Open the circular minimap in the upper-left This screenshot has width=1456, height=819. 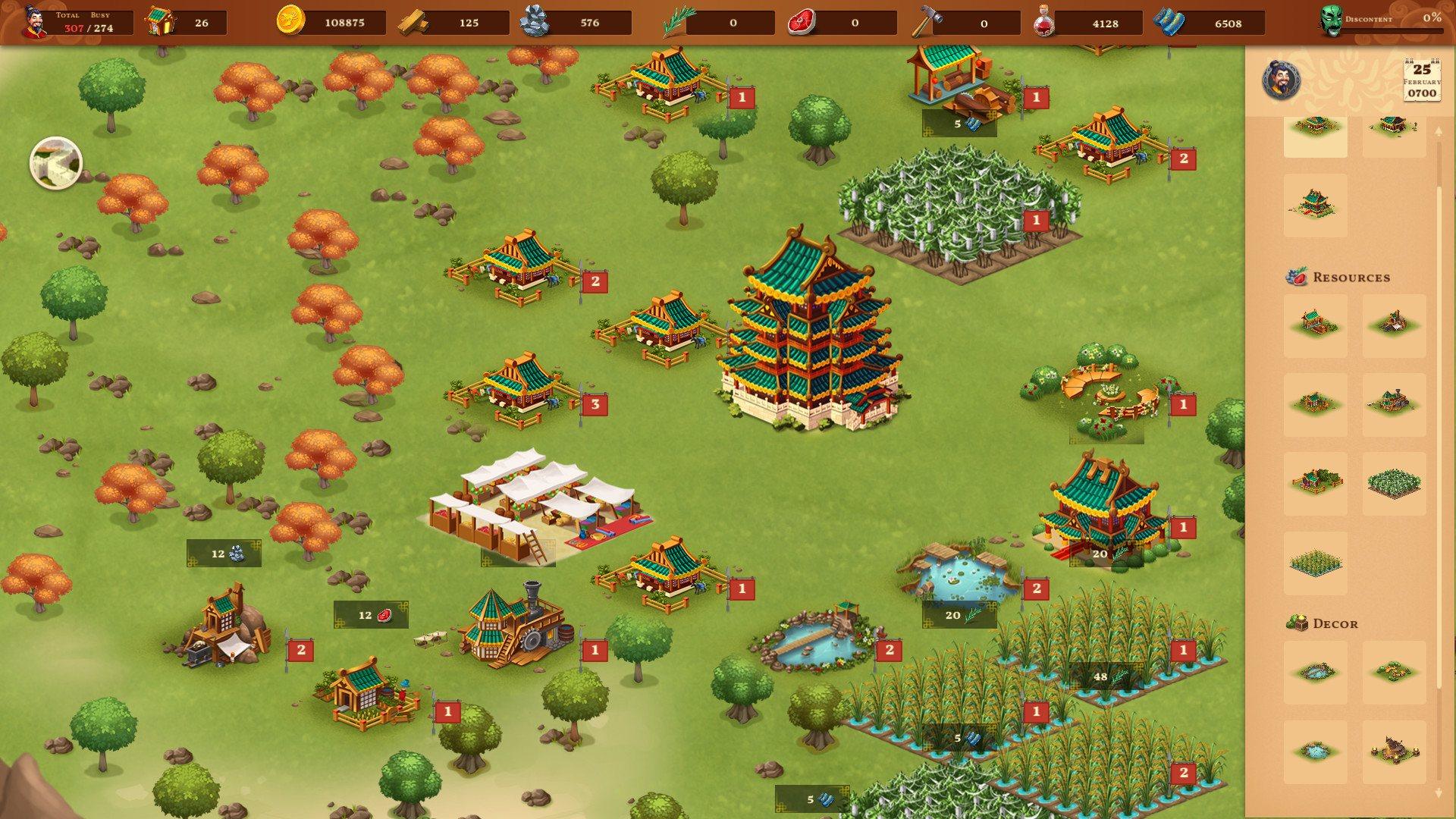[57, 163]
